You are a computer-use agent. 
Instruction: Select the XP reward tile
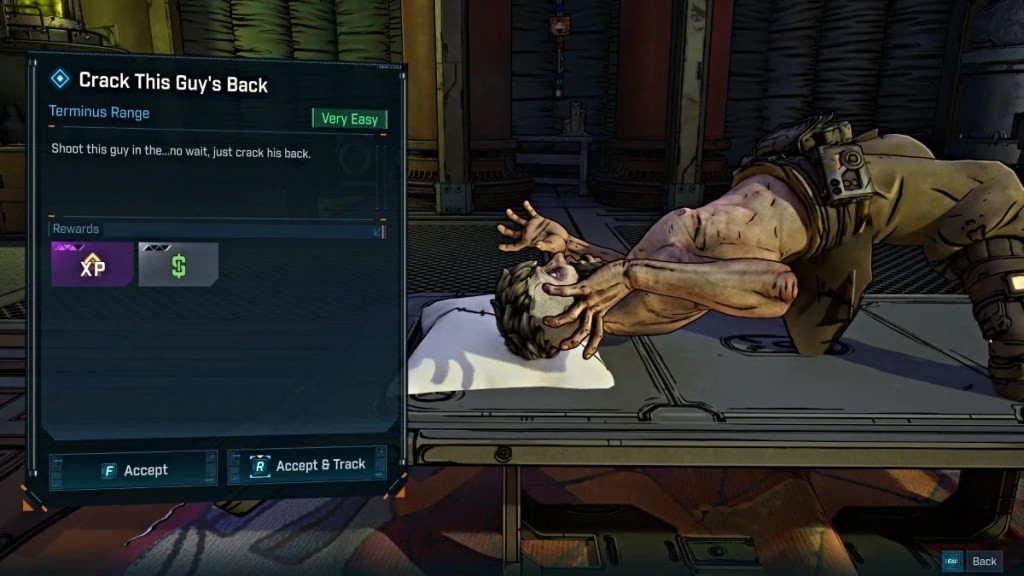click(x=92, y=265)
